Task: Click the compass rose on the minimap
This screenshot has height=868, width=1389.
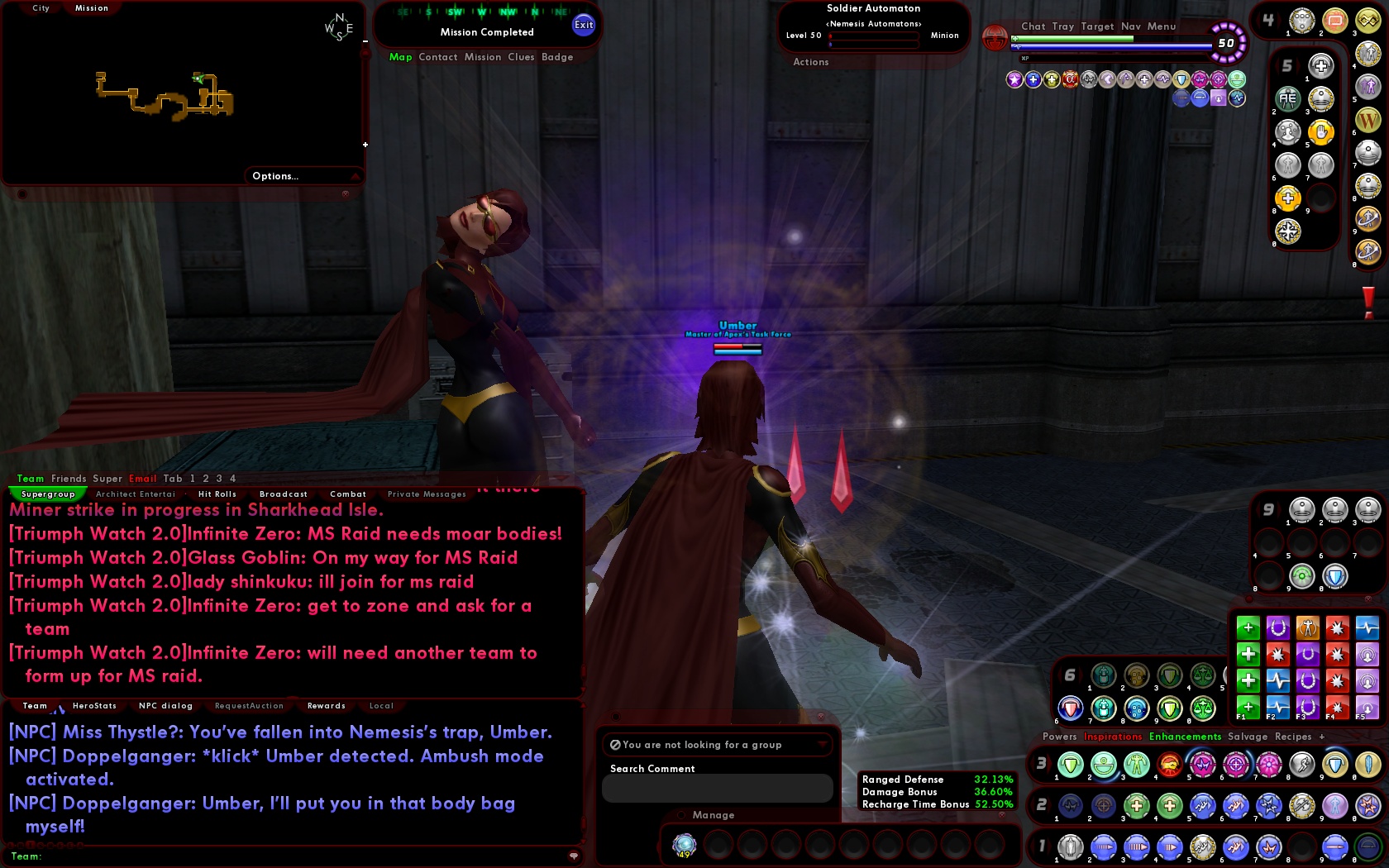Action: [340, 26]
